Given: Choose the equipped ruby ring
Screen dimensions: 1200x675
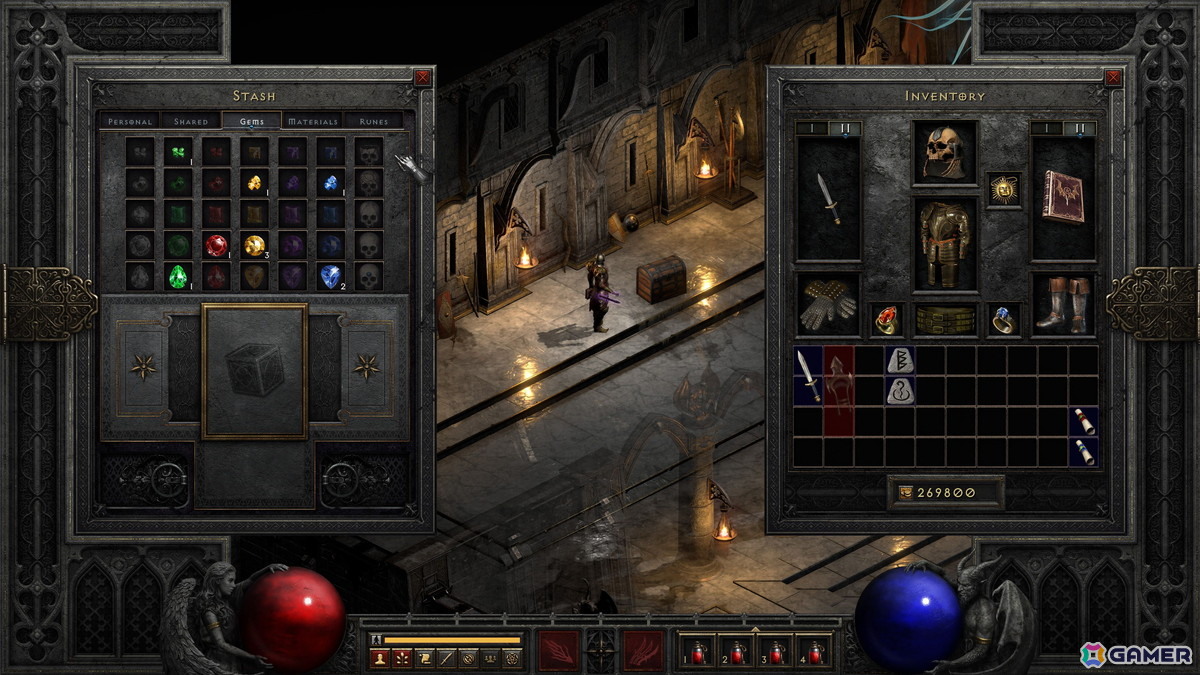Looking at the screenshot, I should [886, 319].
